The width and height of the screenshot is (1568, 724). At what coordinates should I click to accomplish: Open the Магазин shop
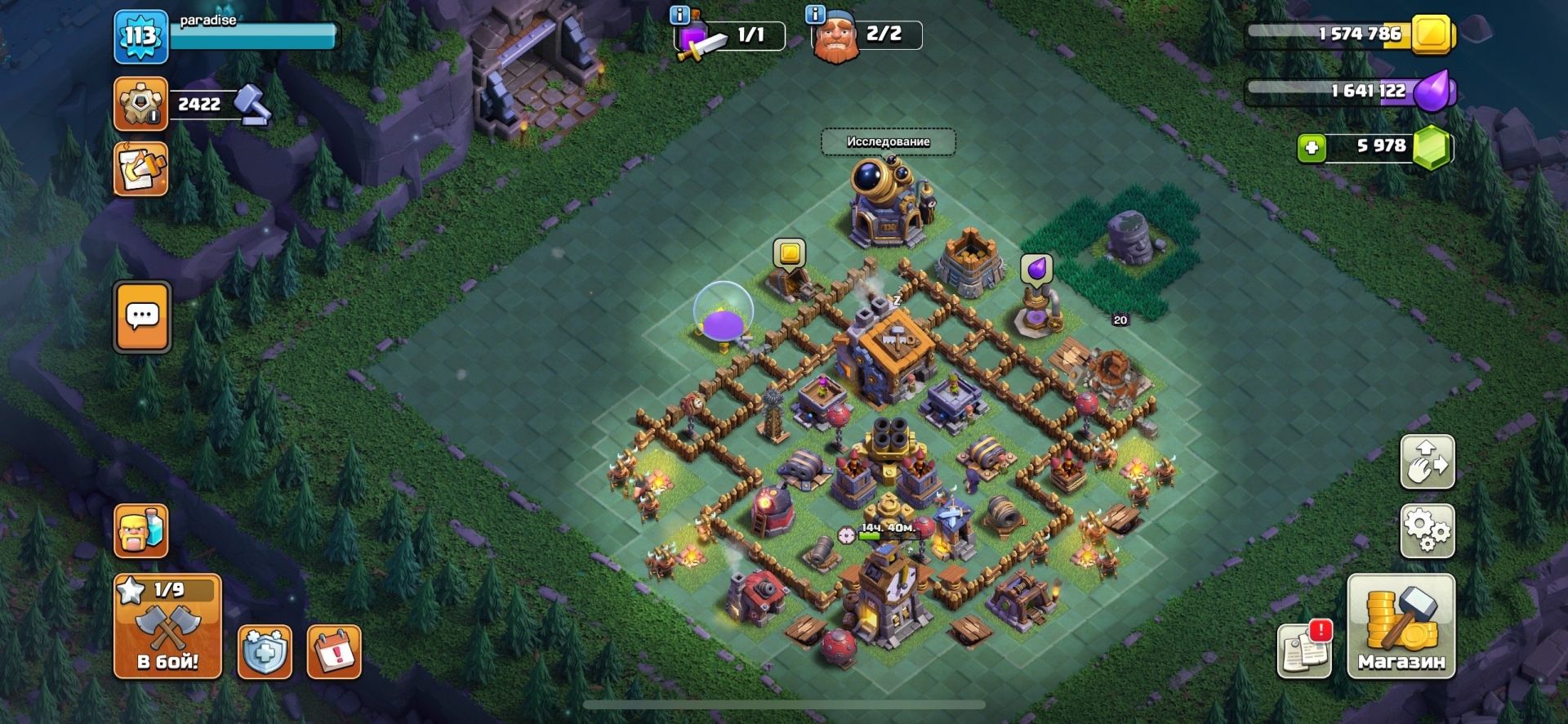pos(1401,627)
